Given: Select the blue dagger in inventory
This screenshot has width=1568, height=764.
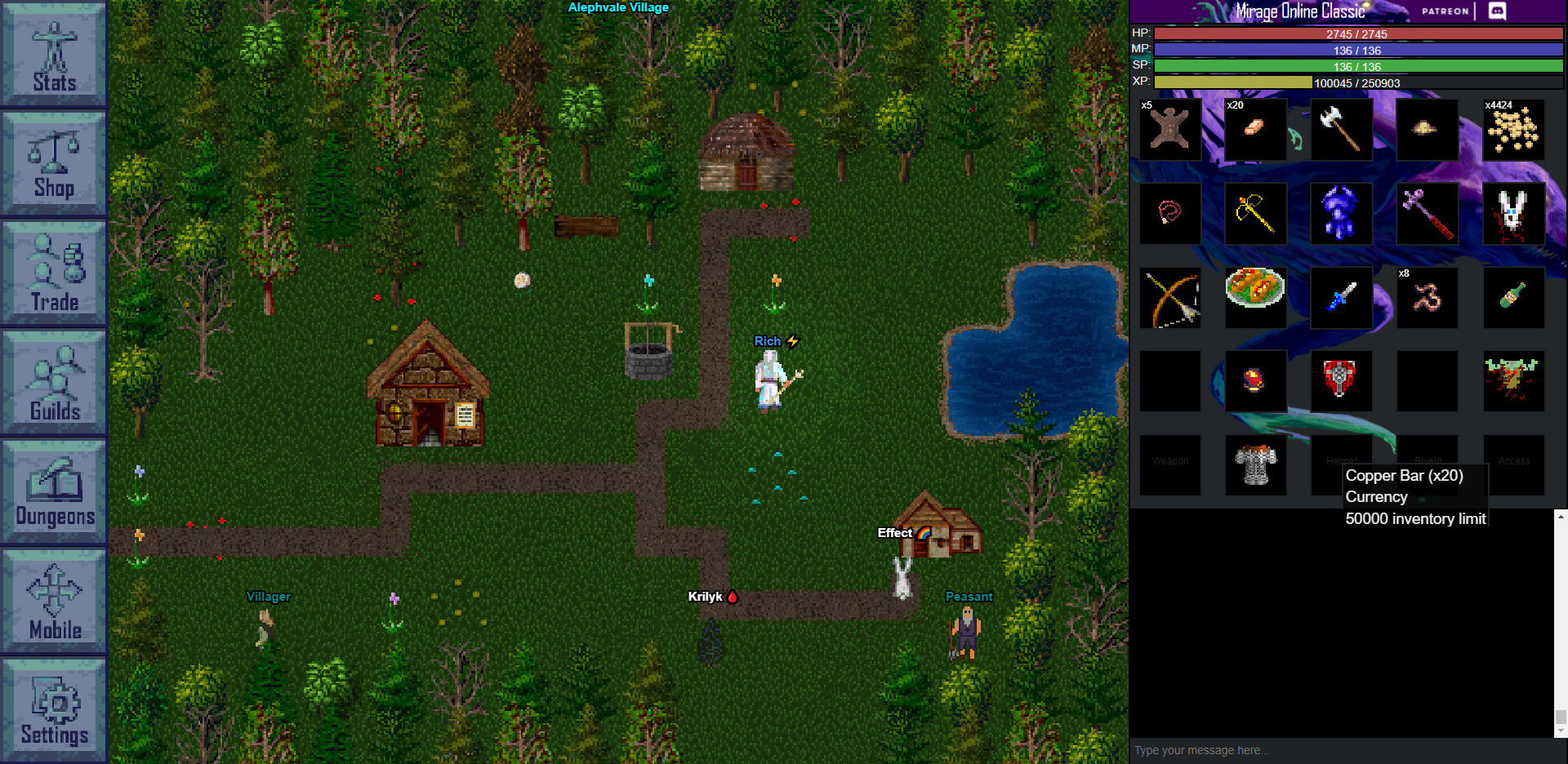Looking at the screenshot, I should [x=1341, y=297].
